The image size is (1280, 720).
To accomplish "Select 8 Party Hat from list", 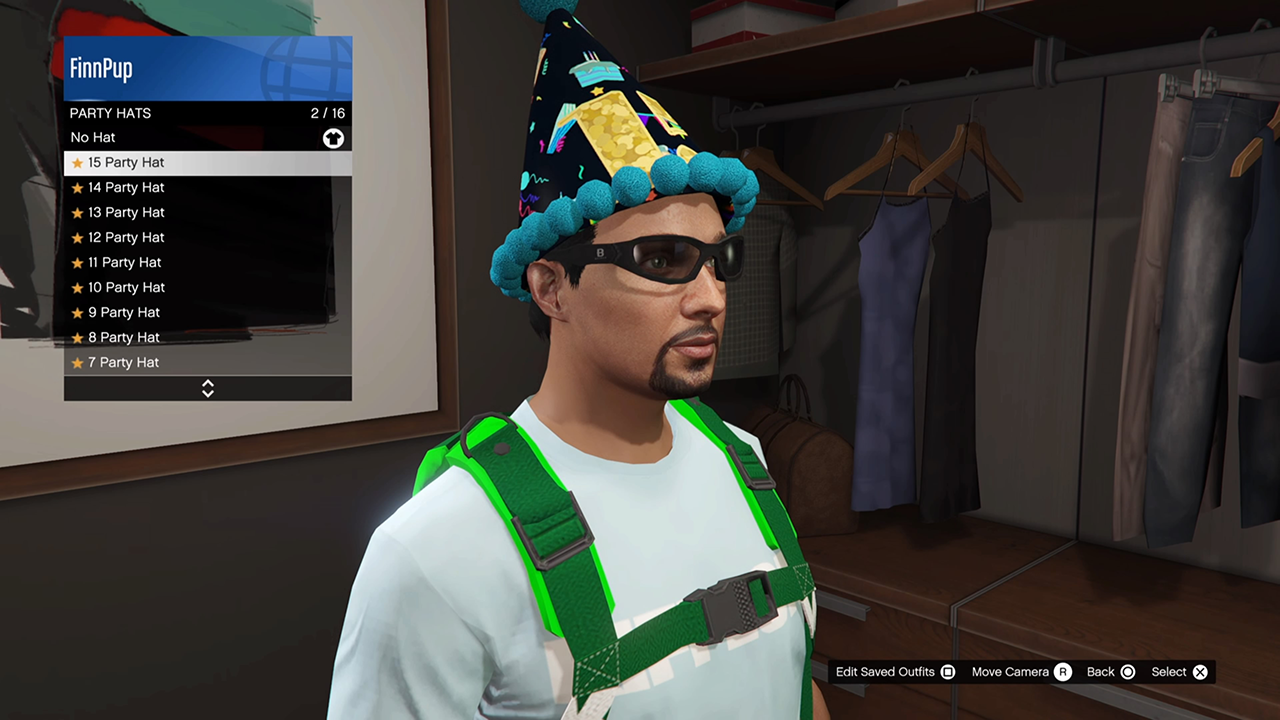I will (x=207, y=338).
